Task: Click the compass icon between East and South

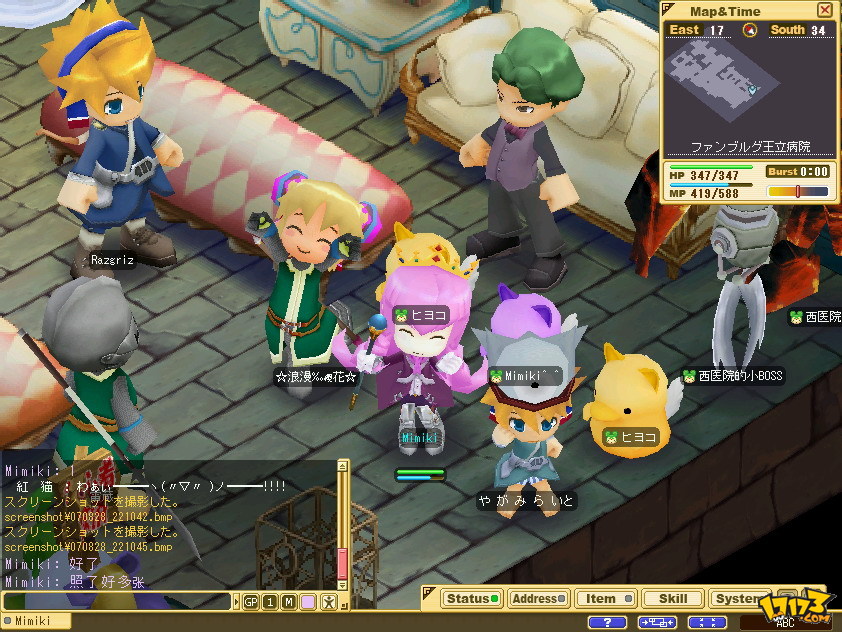Action: coord(750,30)
